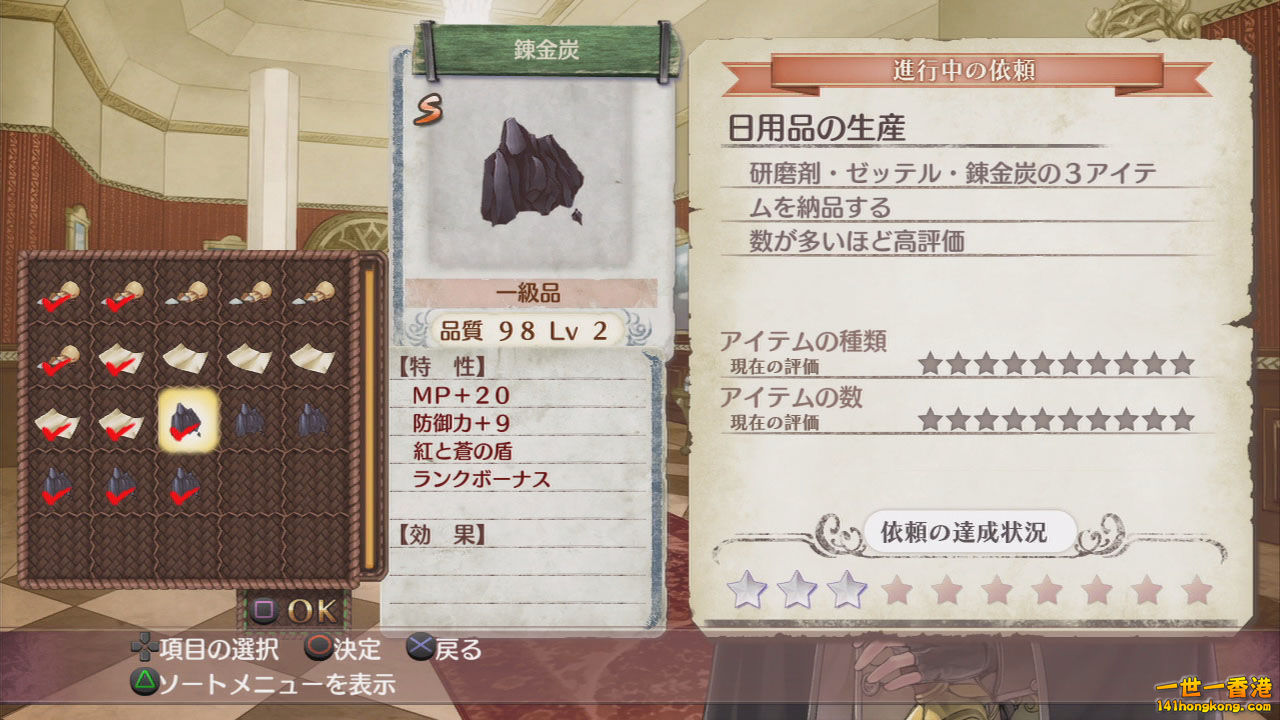Select the 研磨剤 item in the top-left slot

click(x=60, y=295)
